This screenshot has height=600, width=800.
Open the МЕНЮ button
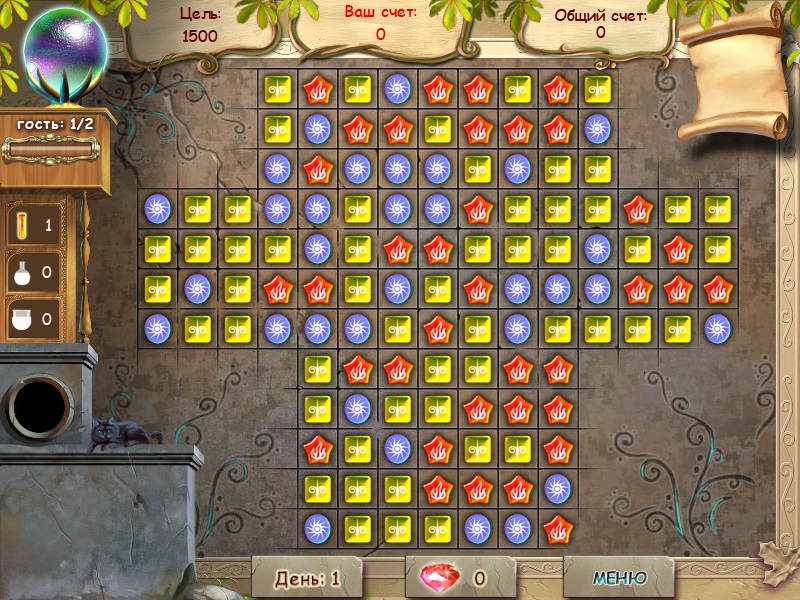click(620, 577)
